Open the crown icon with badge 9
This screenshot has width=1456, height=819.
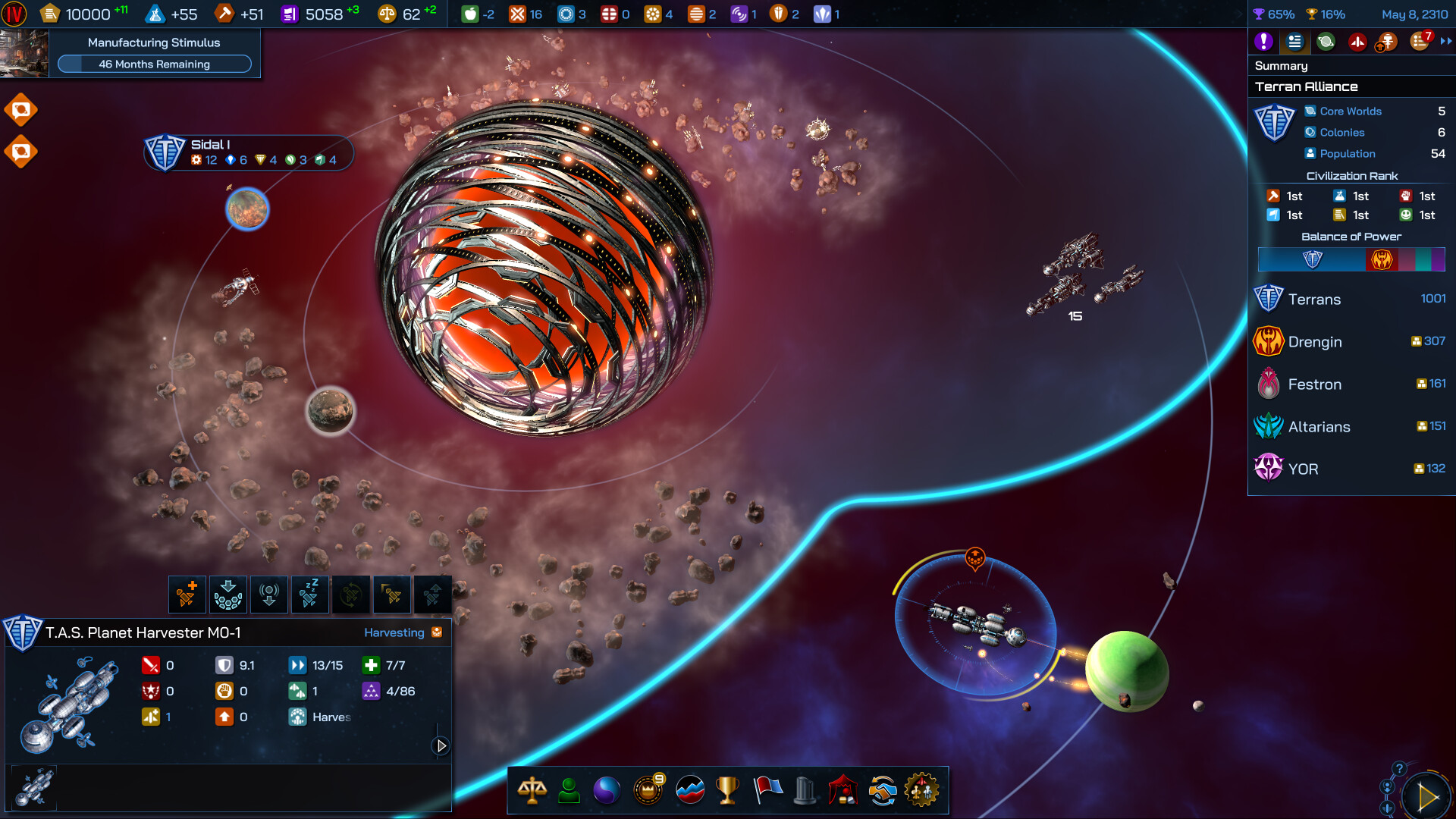pyautogui.click(x=648, y=790)
